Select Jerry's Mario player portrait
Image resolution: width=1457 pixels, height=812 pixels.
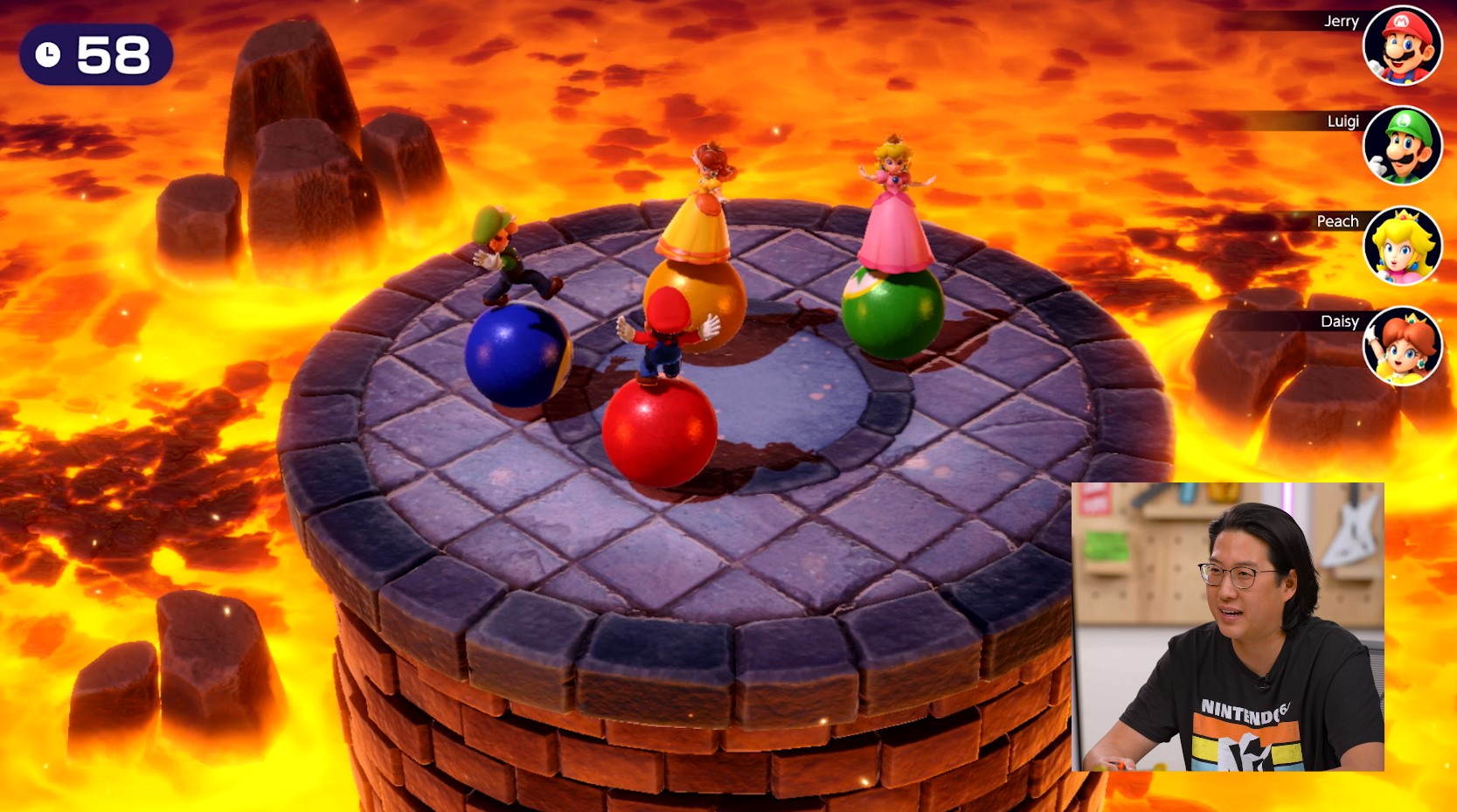[1402, 46]
